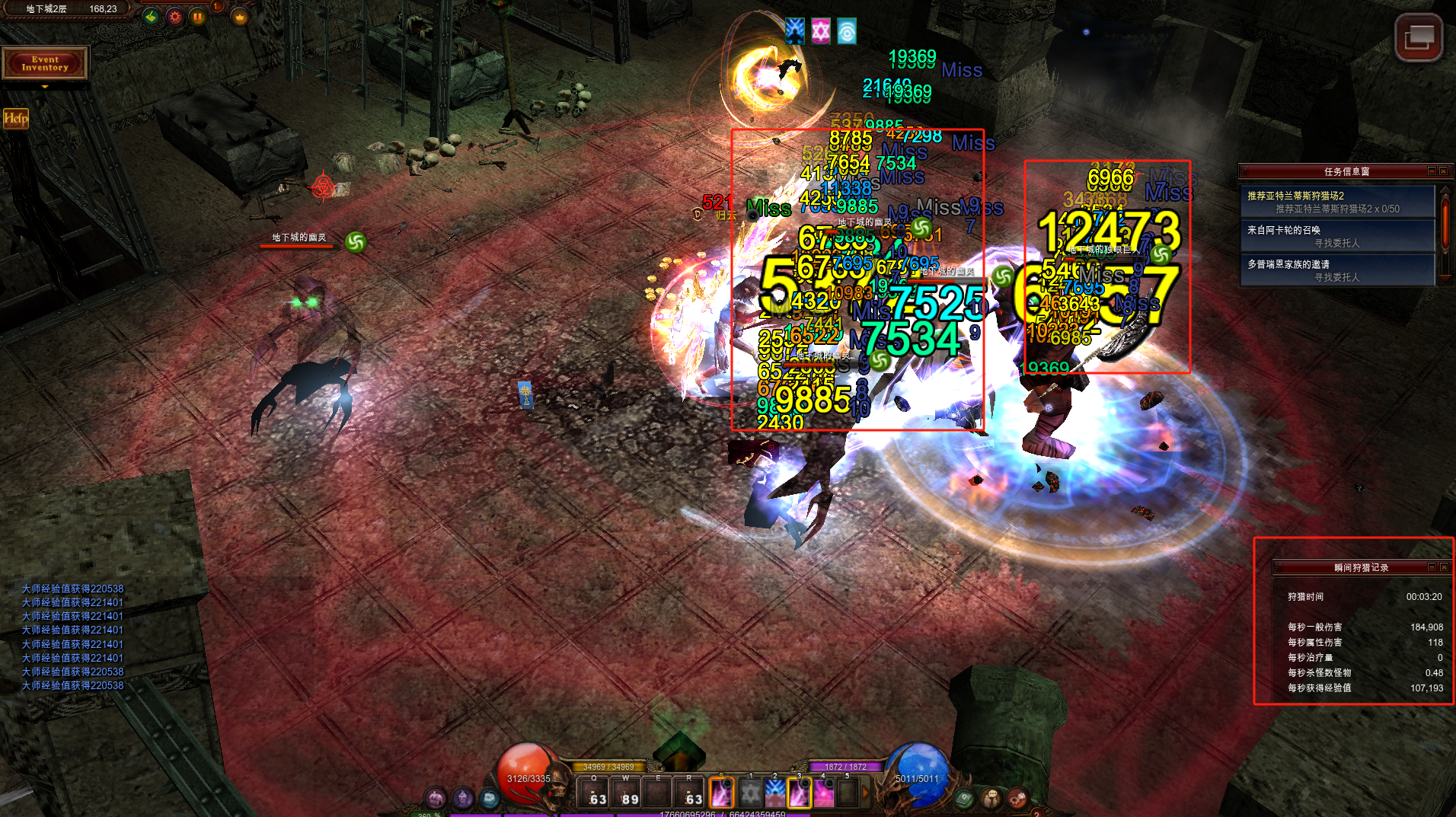Click the Help button
1456x817 pixels.
point(16,118)
